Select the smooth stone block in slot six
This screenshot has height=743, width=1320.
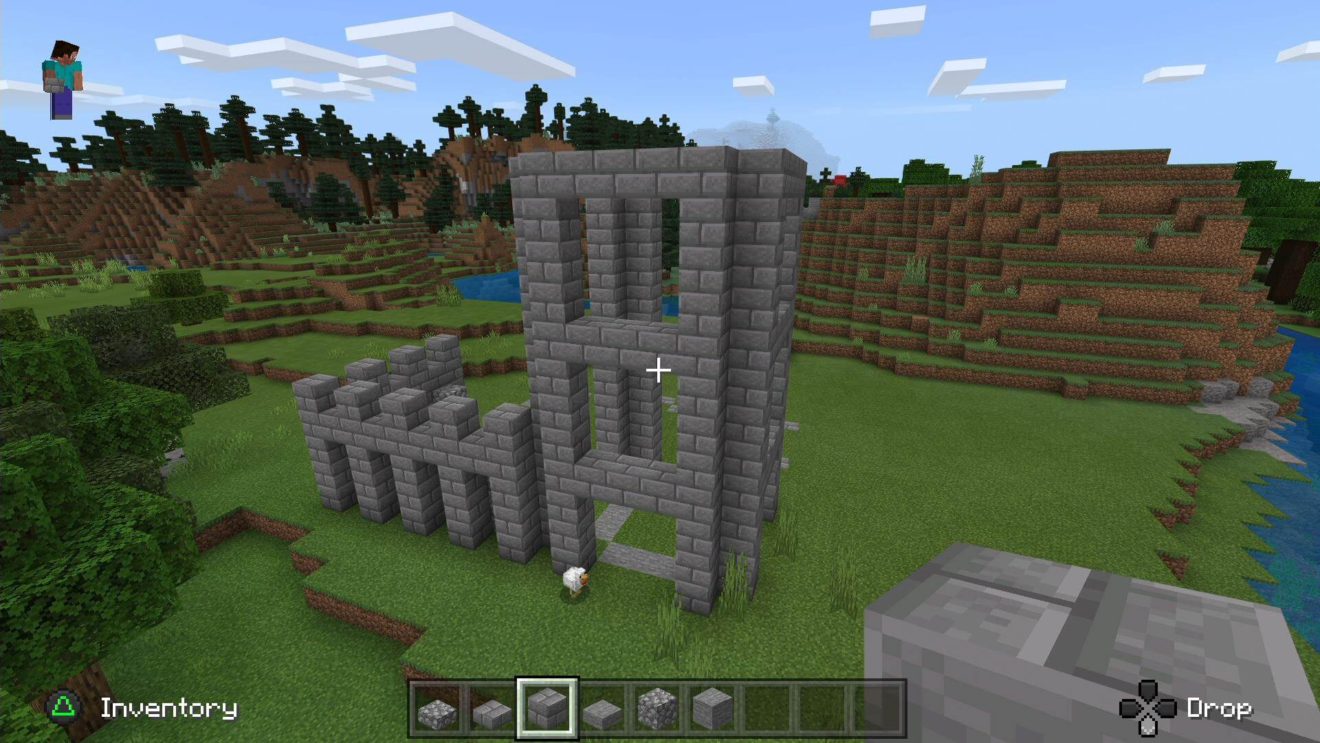pyautogui.click(x=713, y=712)
